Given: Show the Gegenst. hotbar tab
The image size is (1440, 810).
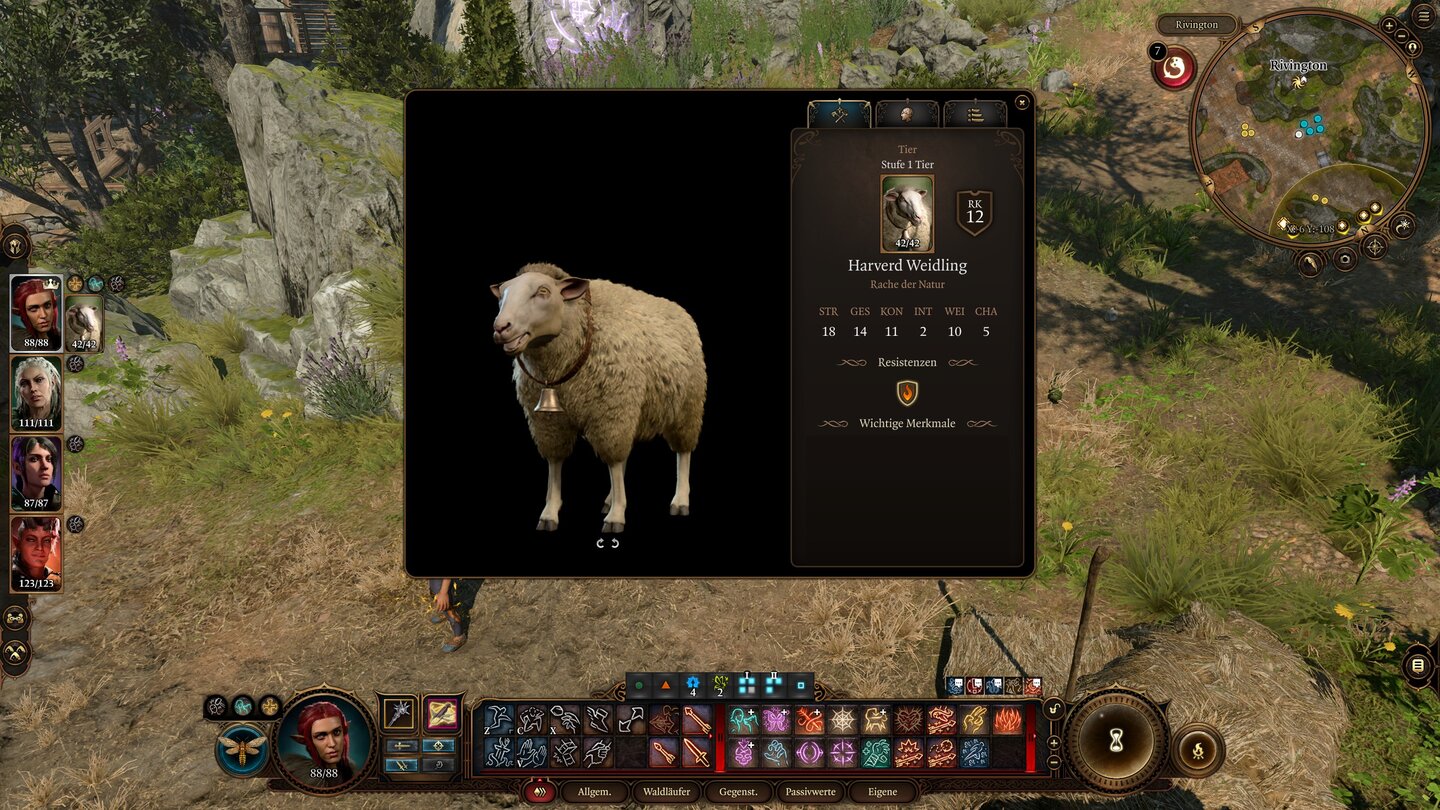Looking at the screenshot, I should click(x=738, y=792).
